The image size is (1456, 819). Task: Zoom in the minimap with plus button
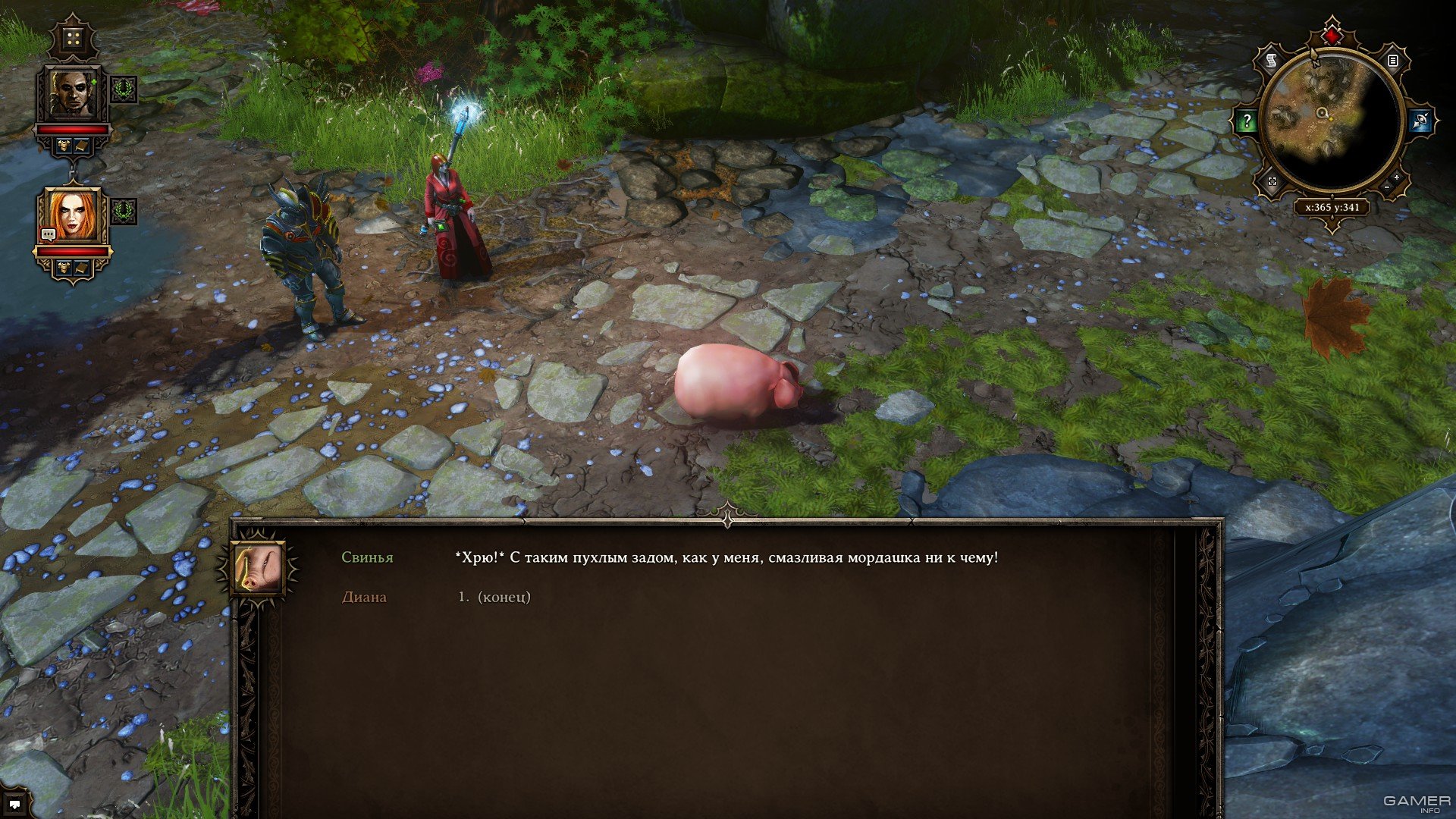point(1397,177)
